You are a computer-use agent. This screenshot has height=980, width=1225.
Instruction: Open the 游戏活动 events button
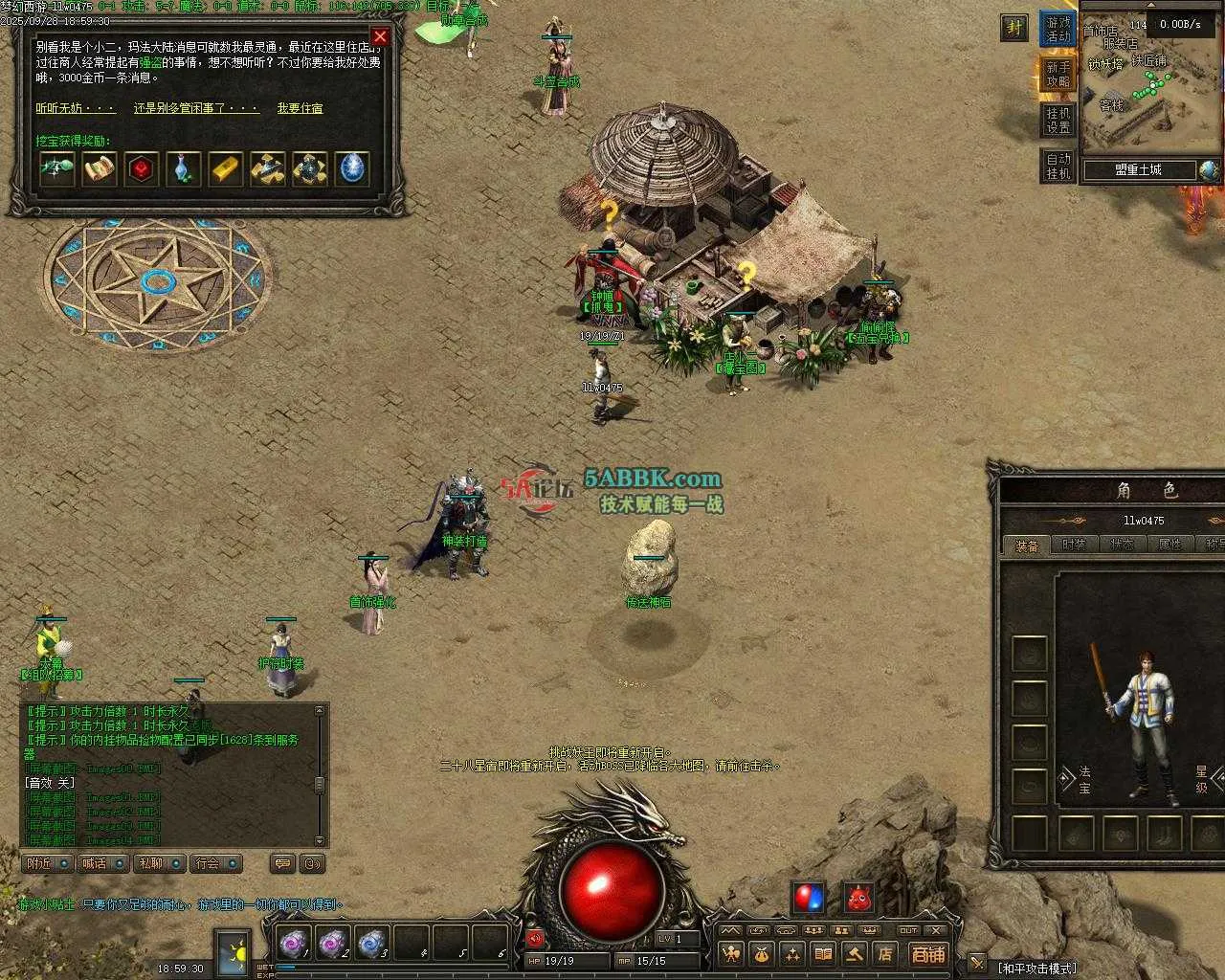(x=1058, y=29)
